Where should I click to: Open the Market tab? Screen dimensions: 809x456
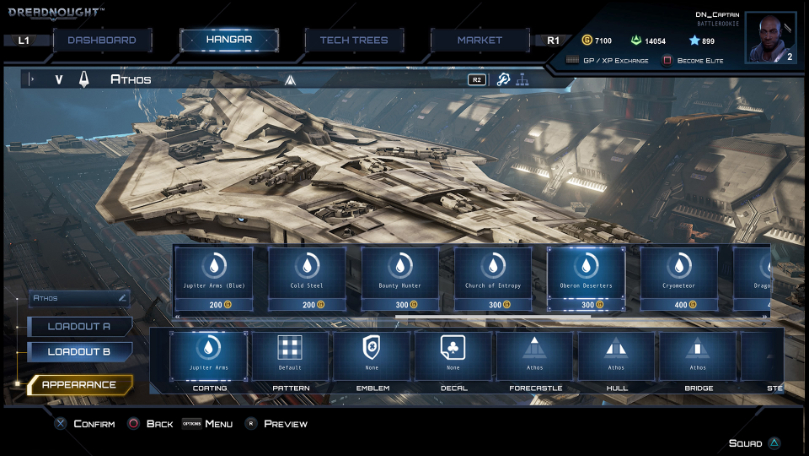pyautogui.click(x=480, y=40)
